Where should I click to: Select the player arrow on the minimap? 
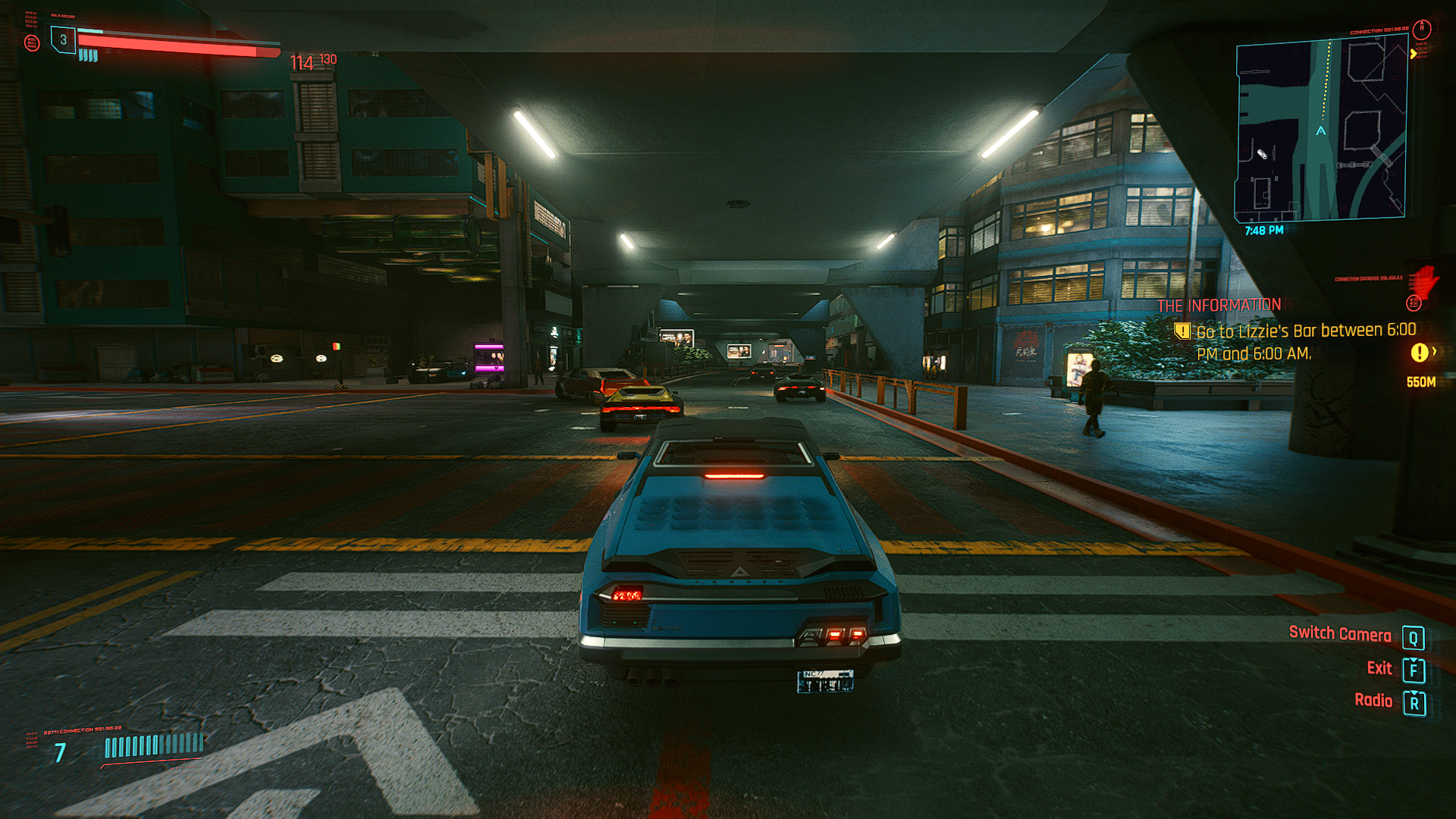[1321, 131]
